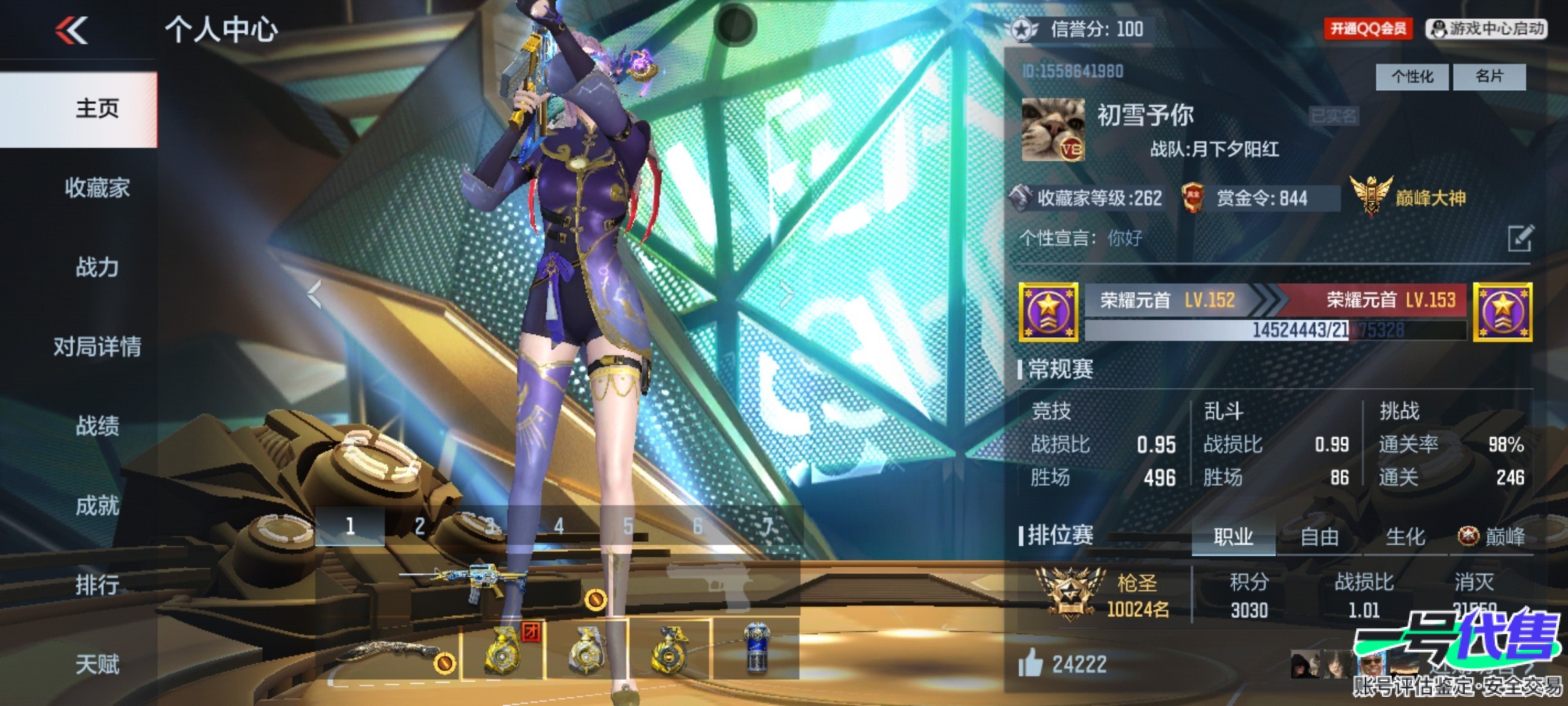Select the 主页 sidebar entry
The height and width of the screenshot is (706, 1568).
point(97,109)
